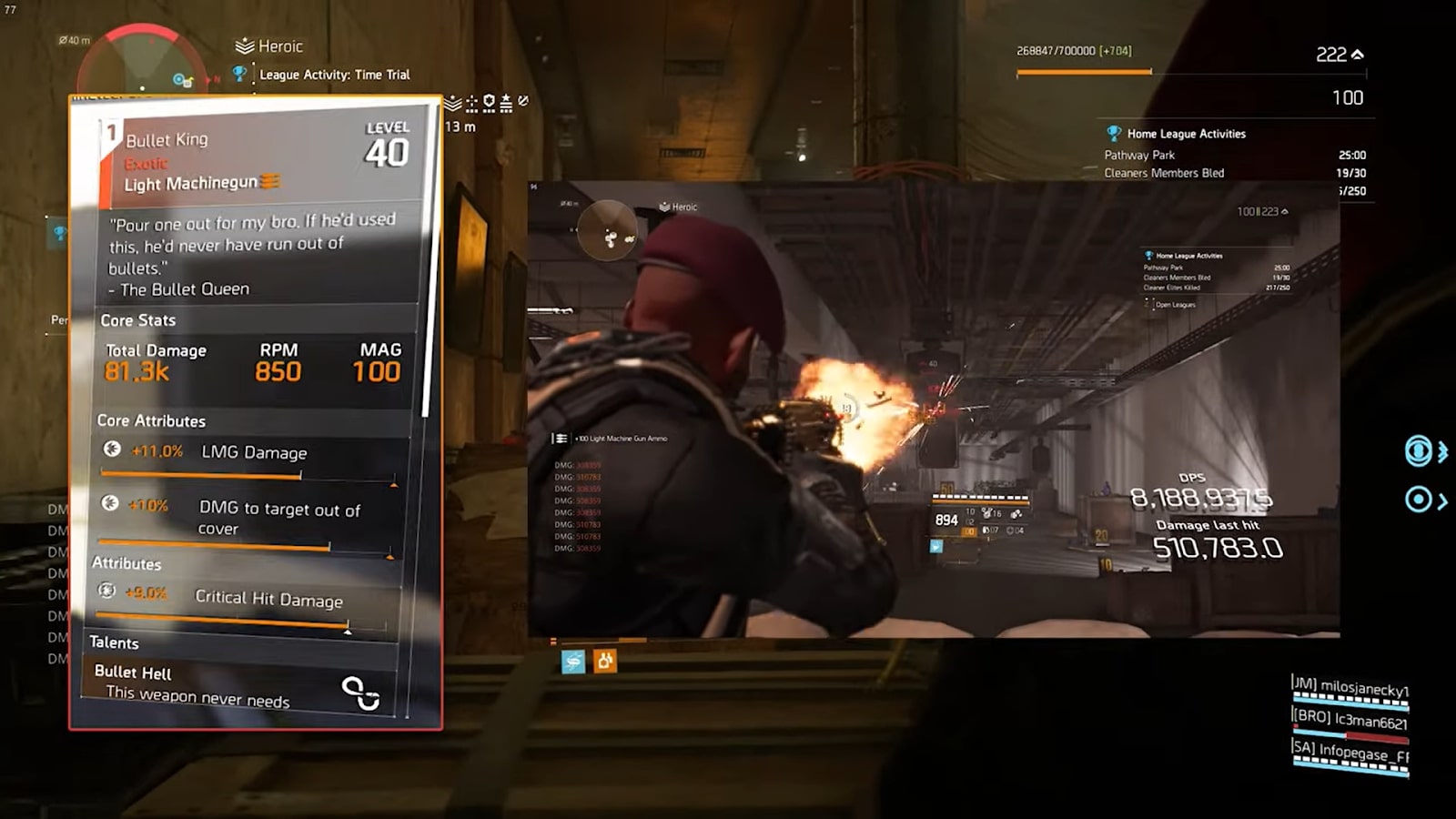Toggle the League Activity: Time Trial trophy marker

tap(239, 75)
